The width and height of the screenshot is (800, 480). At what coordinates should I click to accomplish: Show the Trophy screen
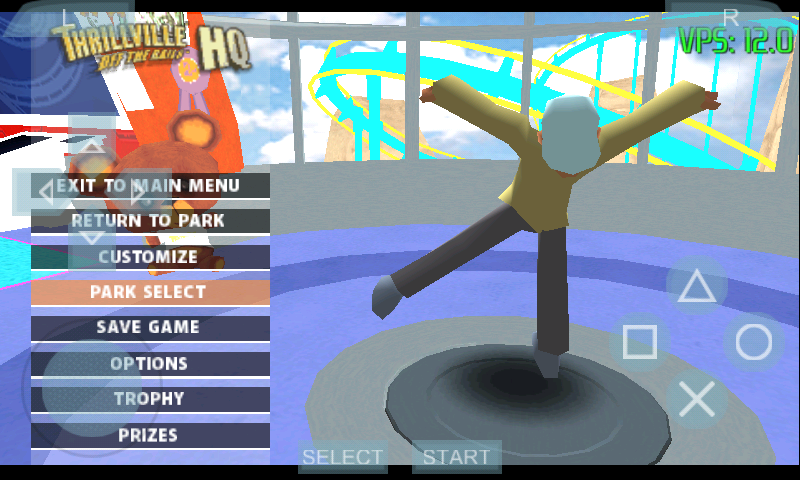150,399
